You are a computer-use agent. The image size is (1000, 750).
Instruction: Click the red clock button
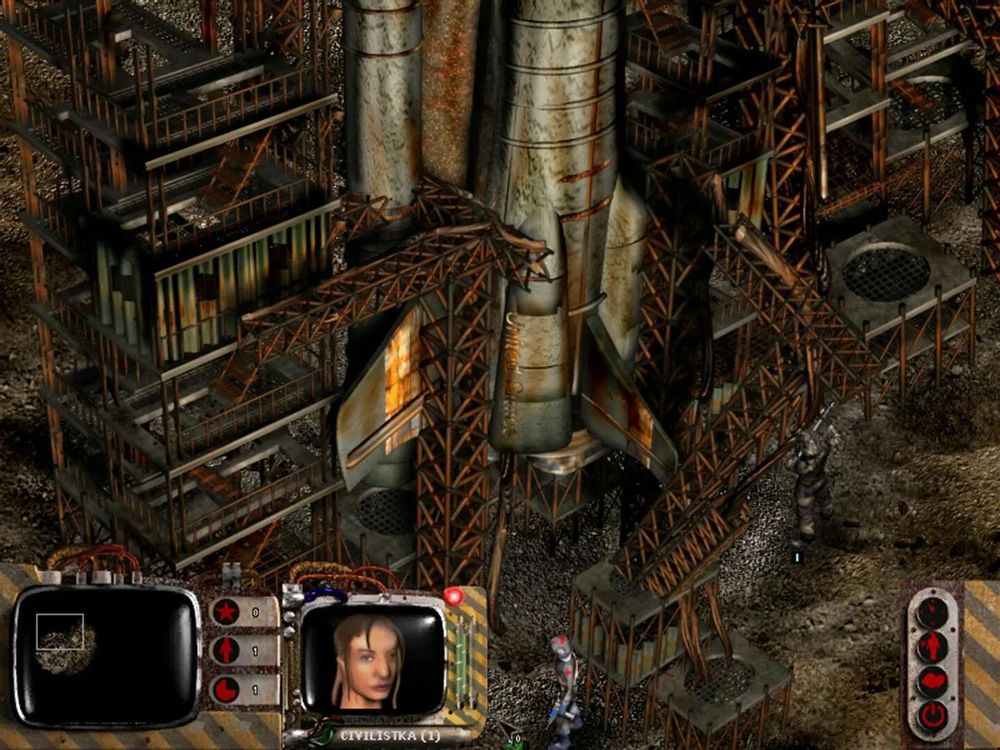point(933,610)
